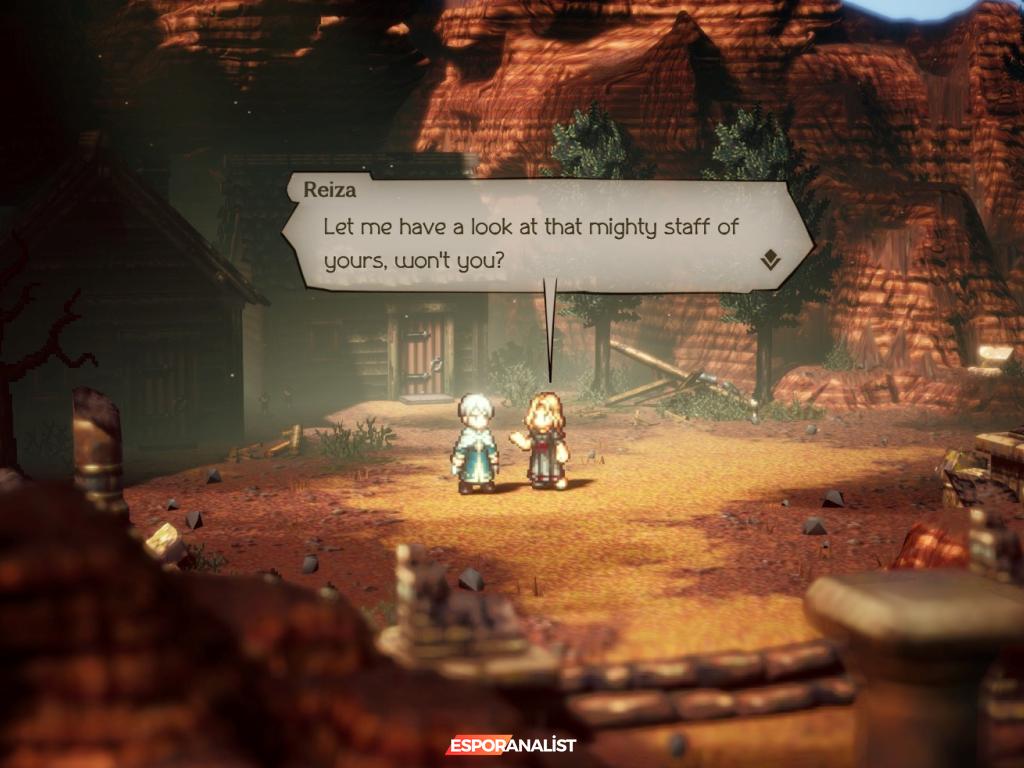The height and width of the screenshot is (768, 1024).
Task: Advance dialogue with the diamond arrow indicator
Action: coord(769,261)
